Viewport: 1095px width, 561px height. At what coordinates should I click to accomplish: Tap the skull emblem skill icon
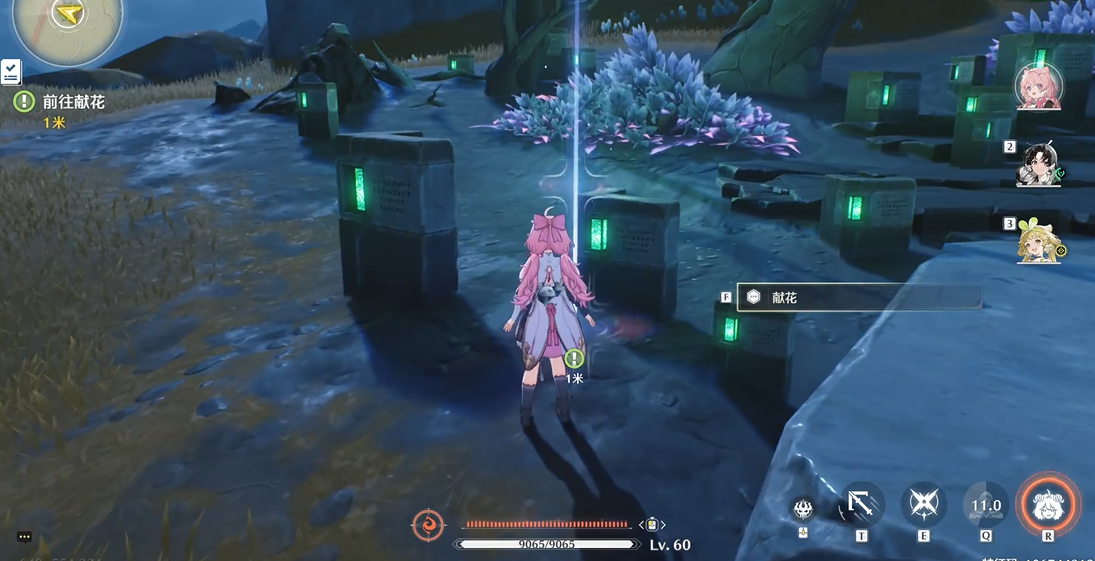tap(803, 508)
